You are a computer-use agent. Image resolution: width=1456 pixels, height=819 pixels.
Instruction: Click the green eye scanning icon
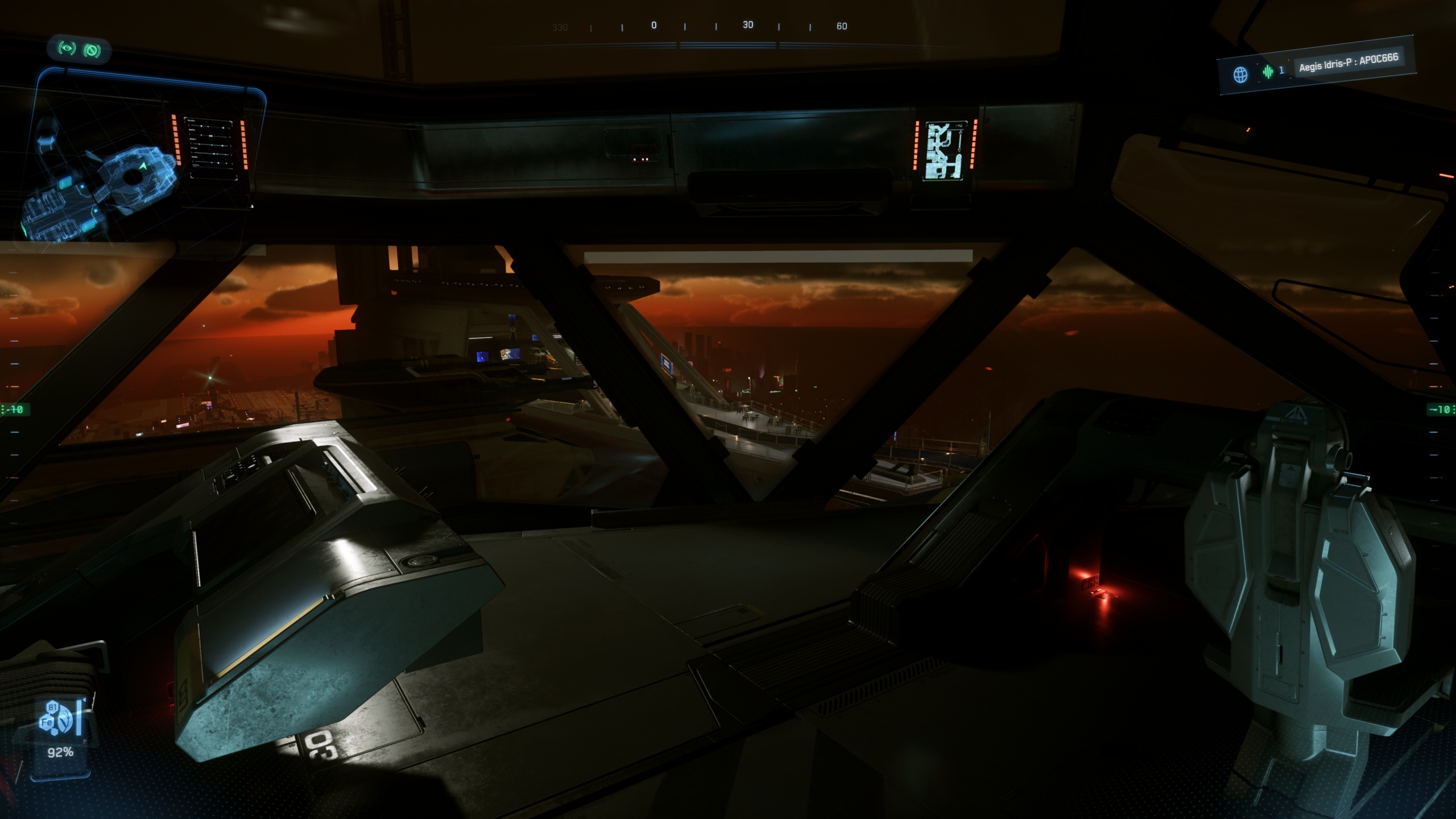(x=67, y=49)
